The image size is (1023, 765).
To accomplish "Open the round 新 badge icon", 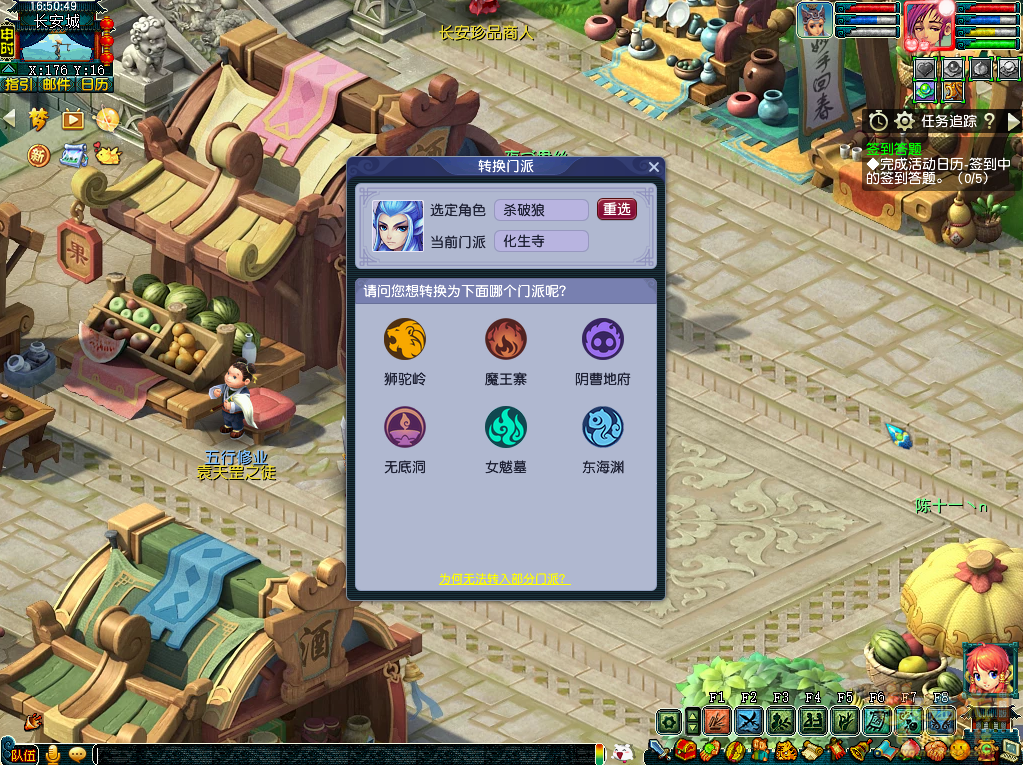I will (38, 155).
